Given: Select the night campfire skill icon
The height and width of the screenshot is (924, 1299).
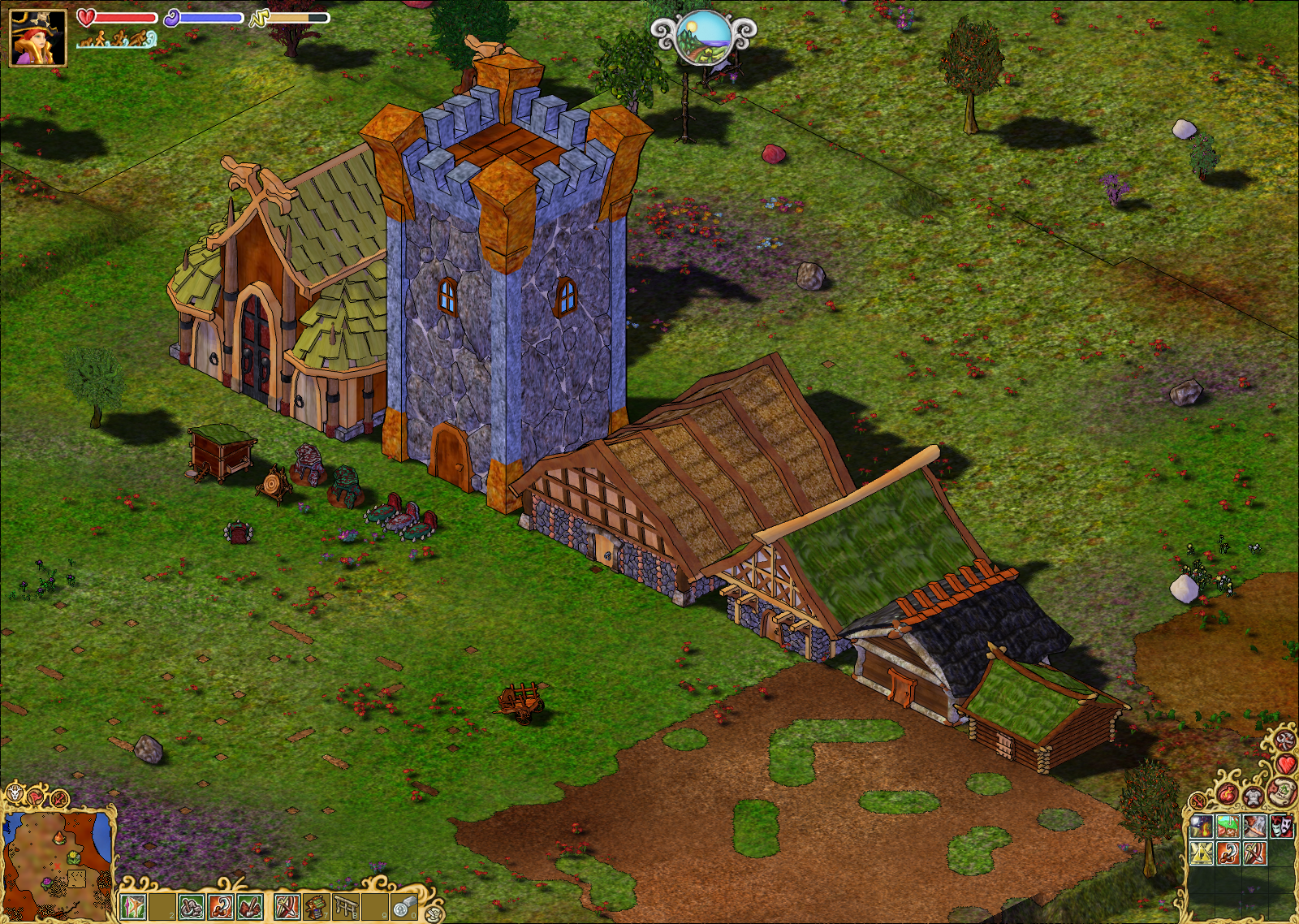Looking at the screenshot, I should [1202, 827].
